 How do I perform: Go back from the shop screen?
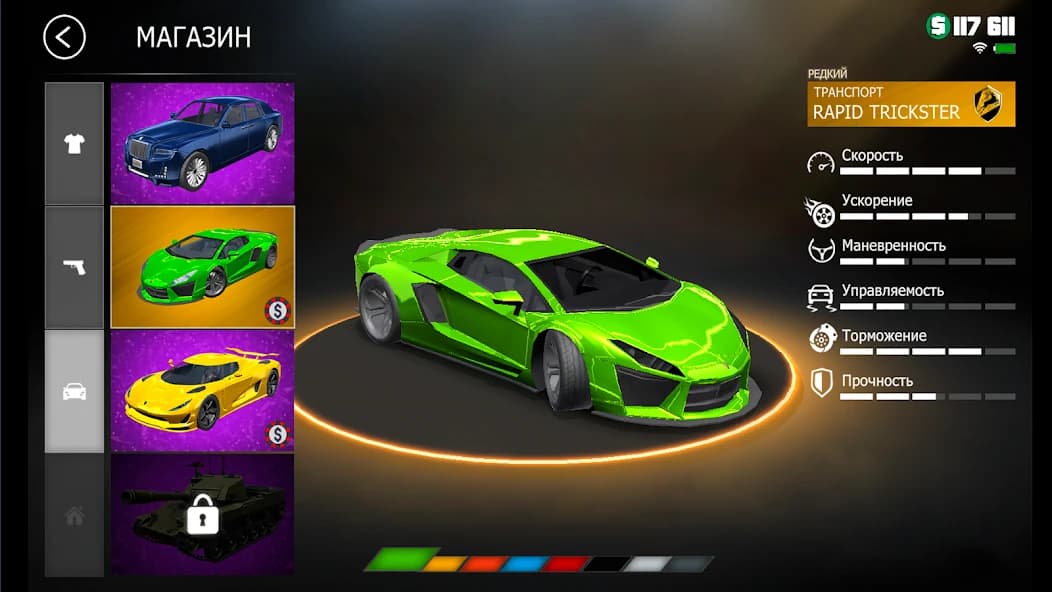(x=64, y=38)
